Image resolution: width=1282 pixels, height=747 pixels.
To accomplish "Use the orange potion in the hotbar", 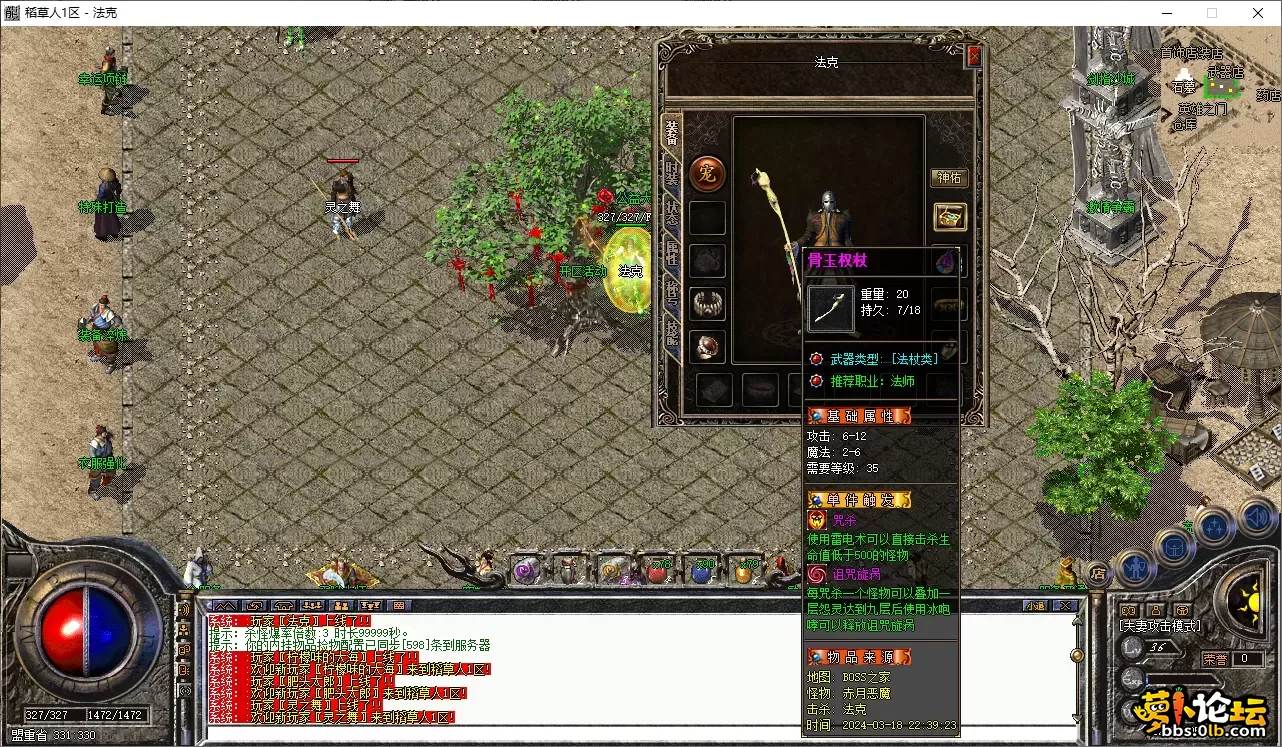I will (x=746, y=572).
